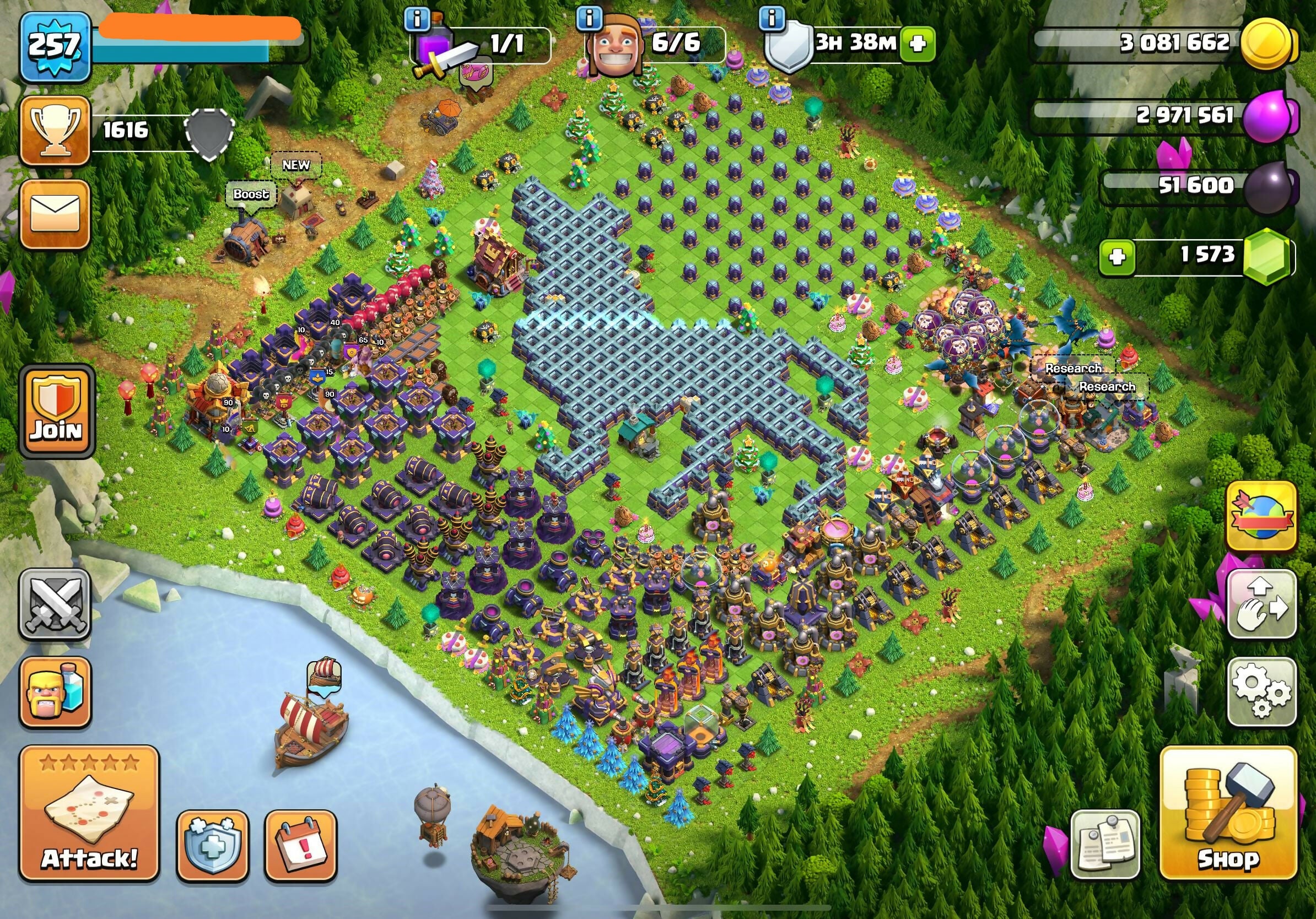Open the shield-plus defense button
Image resolution: width=1316 pixels, height=919 pixels.
[x=213, y=846]
